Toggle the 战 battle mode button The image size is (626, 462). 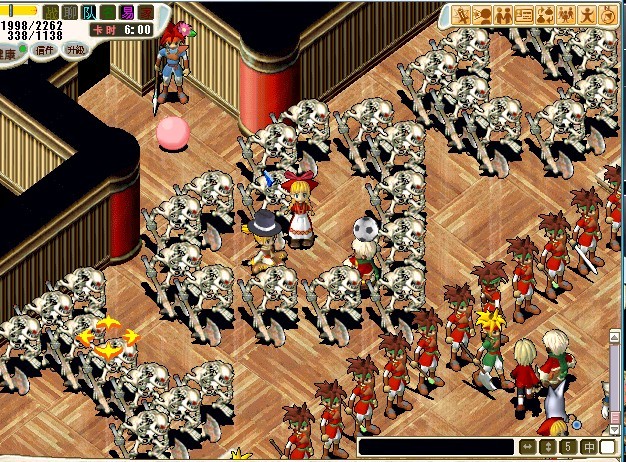click(50, 12)
